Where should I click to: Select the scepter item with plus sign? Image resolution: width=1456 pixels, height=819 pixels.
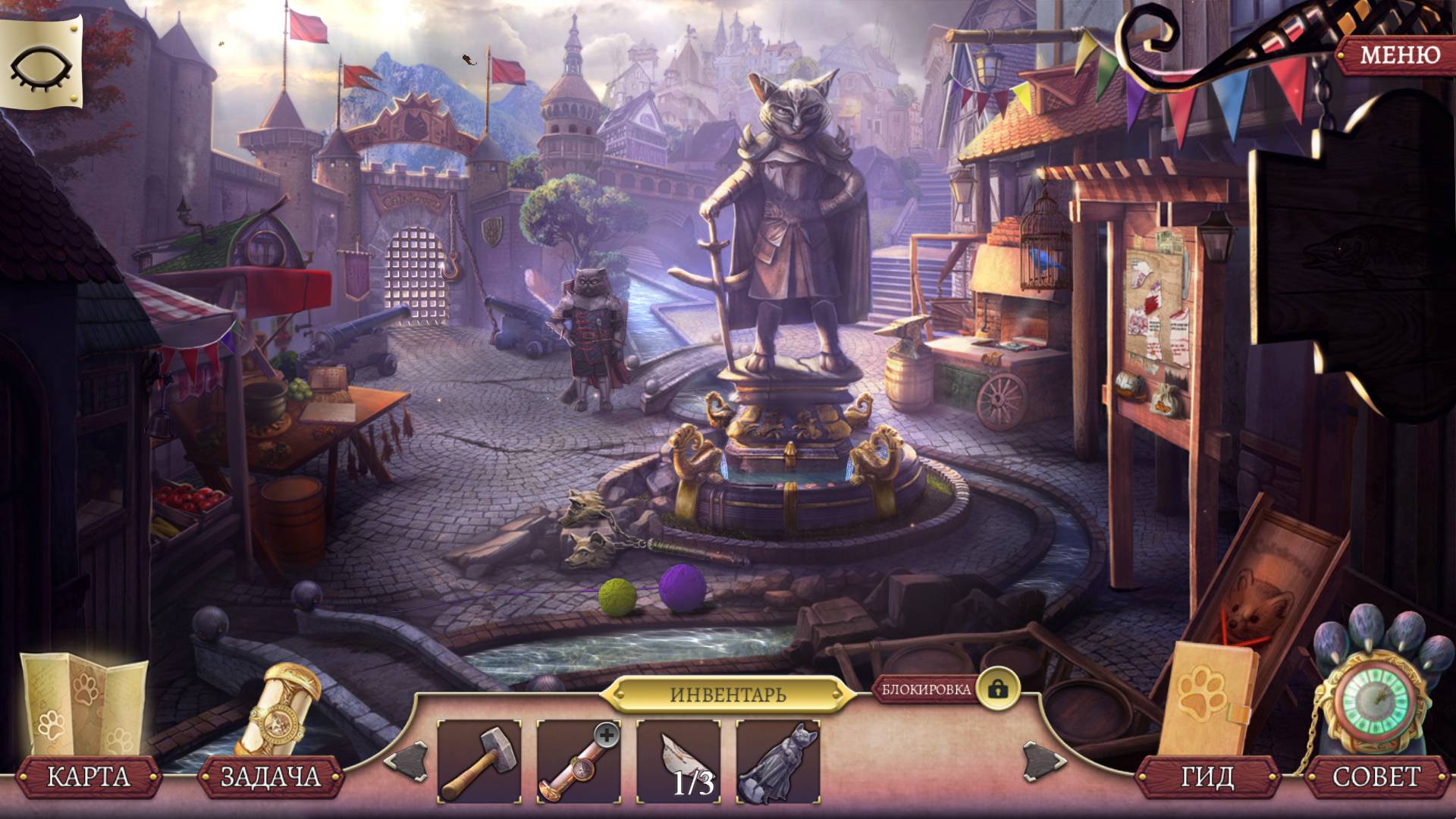pos(578,761)
